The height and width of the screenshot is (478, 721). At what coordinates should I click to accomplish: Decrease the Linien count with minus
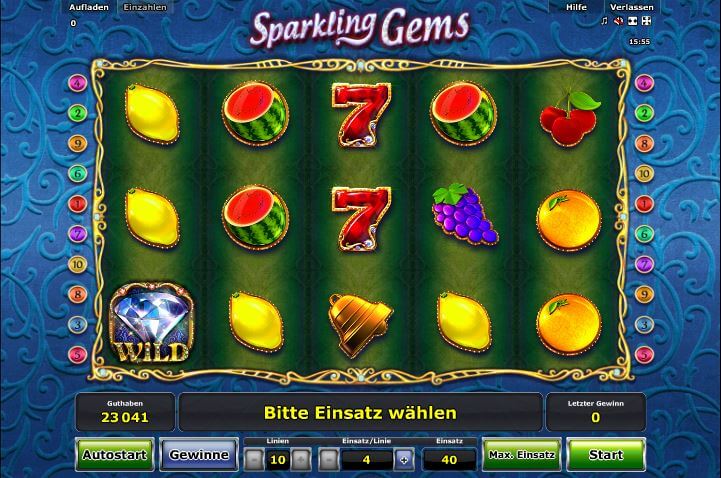coord(255,459)
